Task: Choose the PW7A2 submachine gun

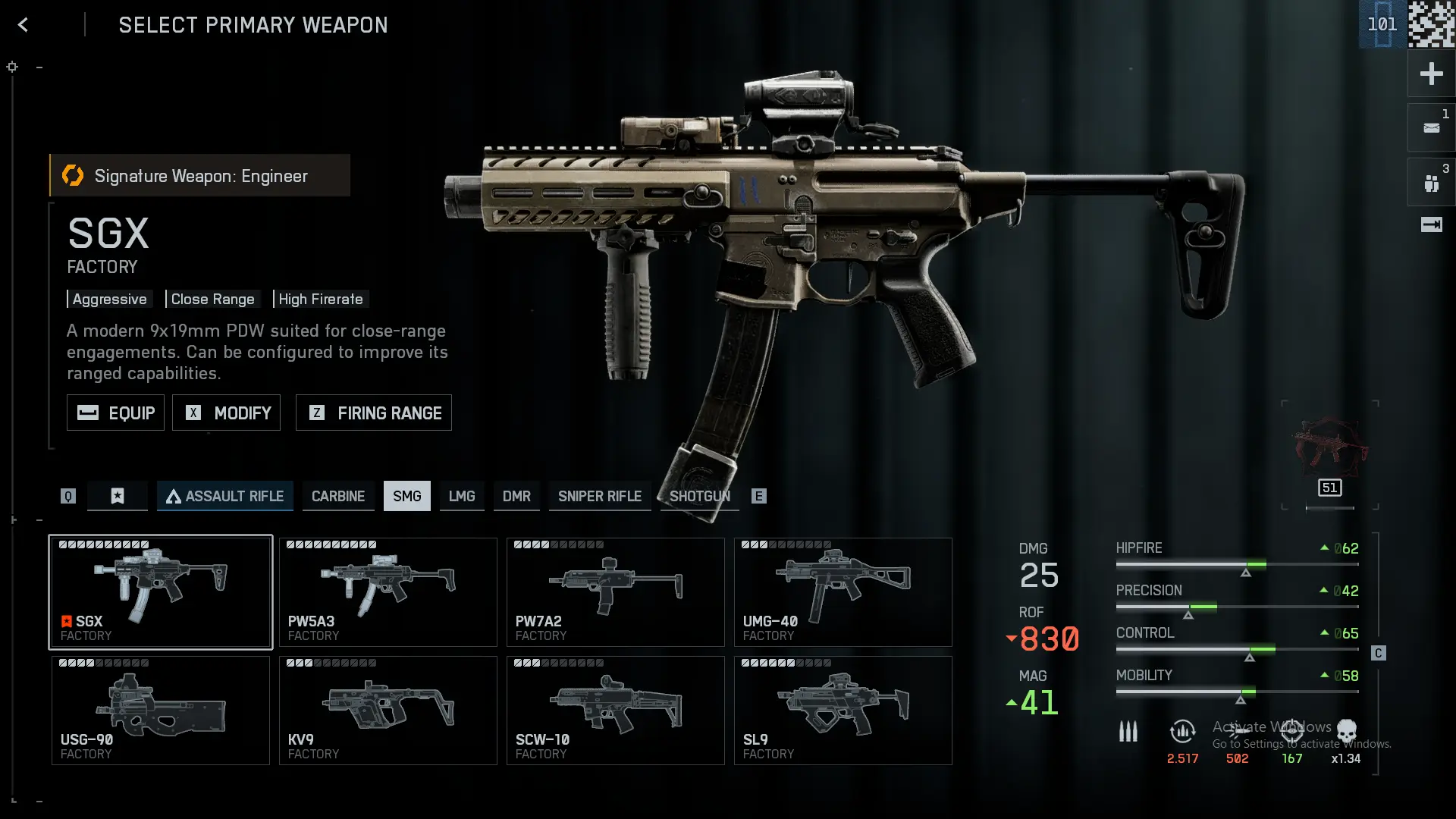Action: point(615,592)
